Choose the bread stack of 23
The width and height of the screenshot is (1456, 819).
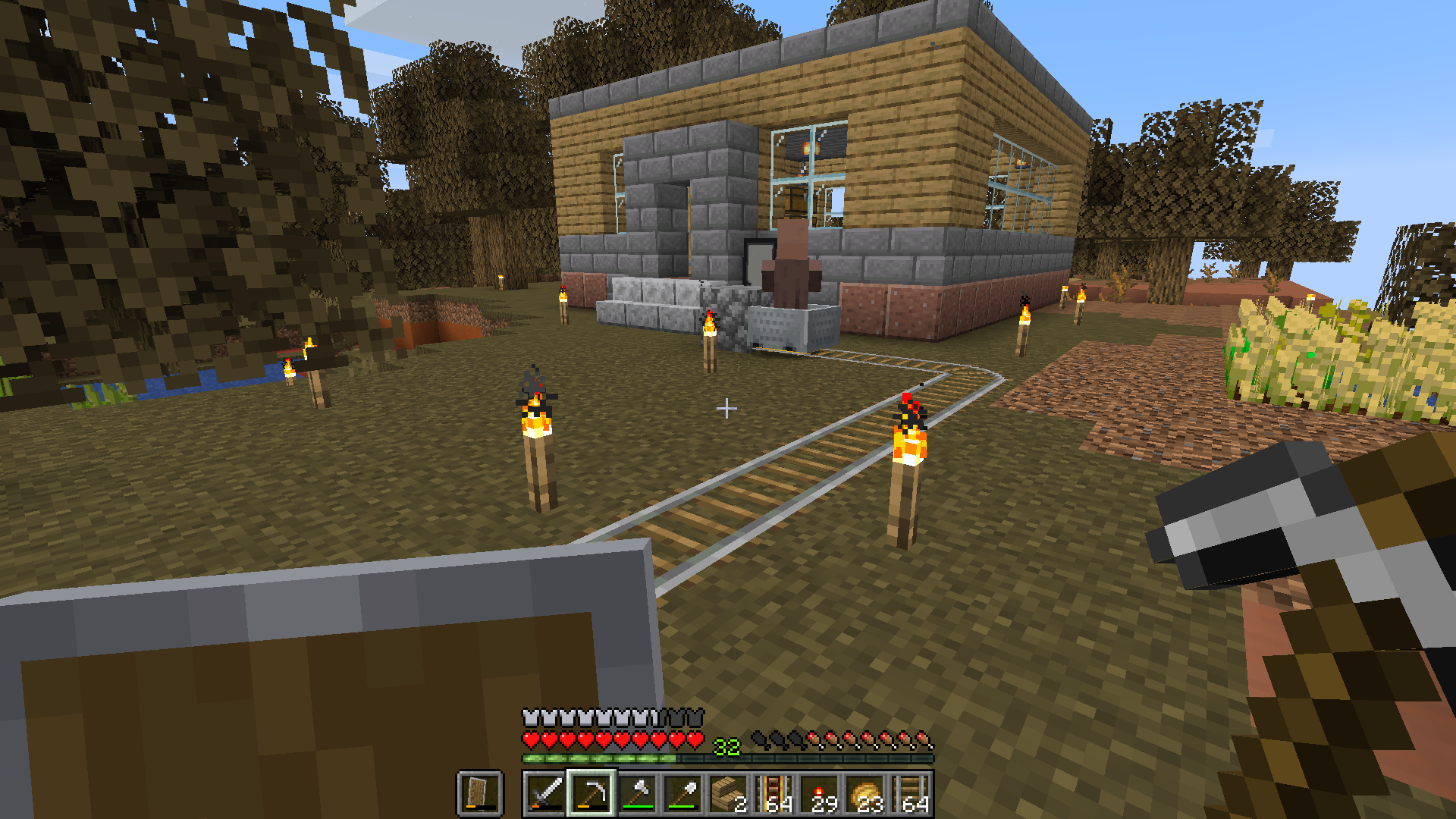coord(865,794)
